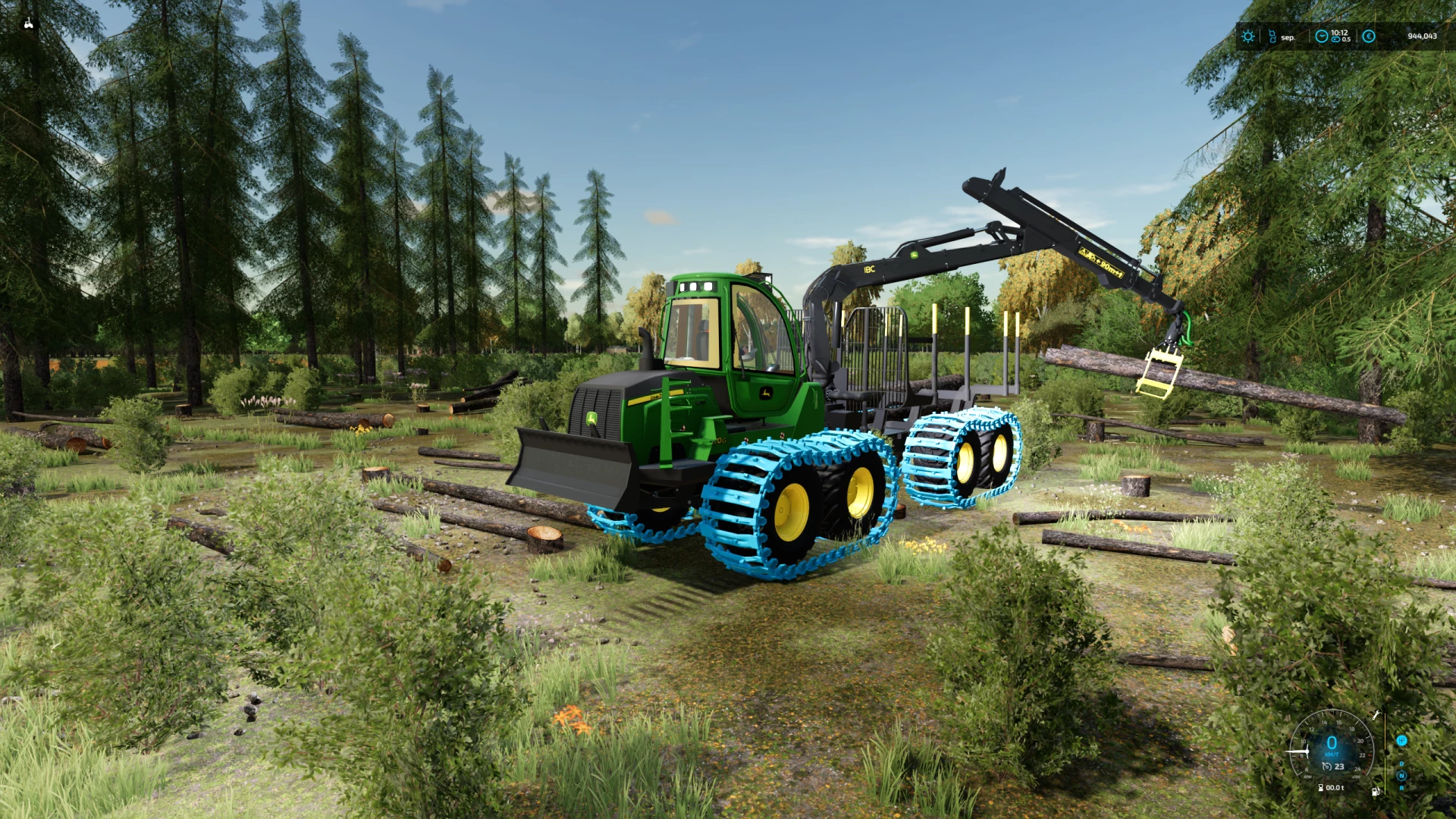The width and height of the screenshot is (1456, 819).
Task: Click the center of the speed gauge
Action: pos(1332,743)
